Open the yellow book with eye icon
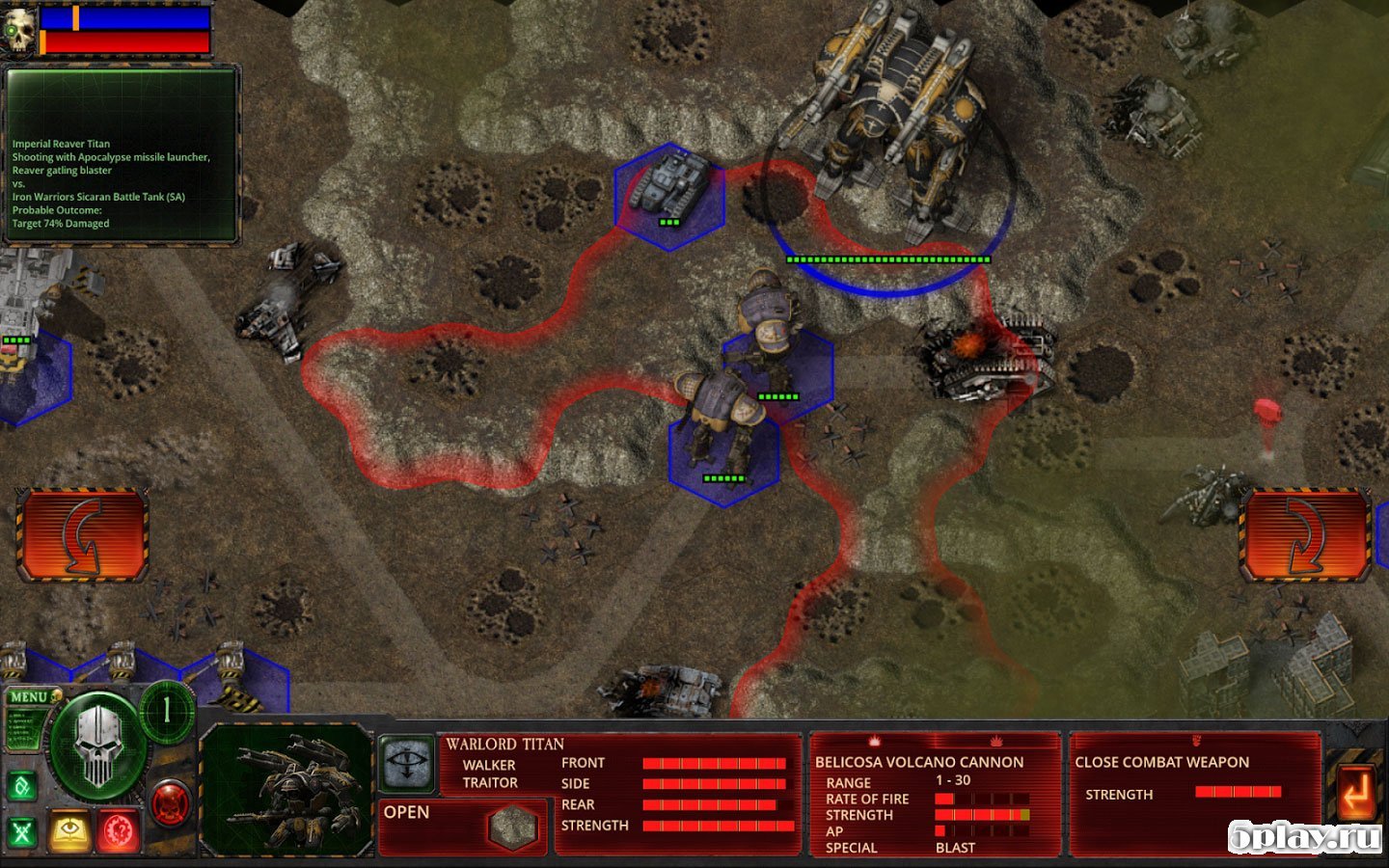This screenshot has height=868, width=1389. click(x=69, y=831)
